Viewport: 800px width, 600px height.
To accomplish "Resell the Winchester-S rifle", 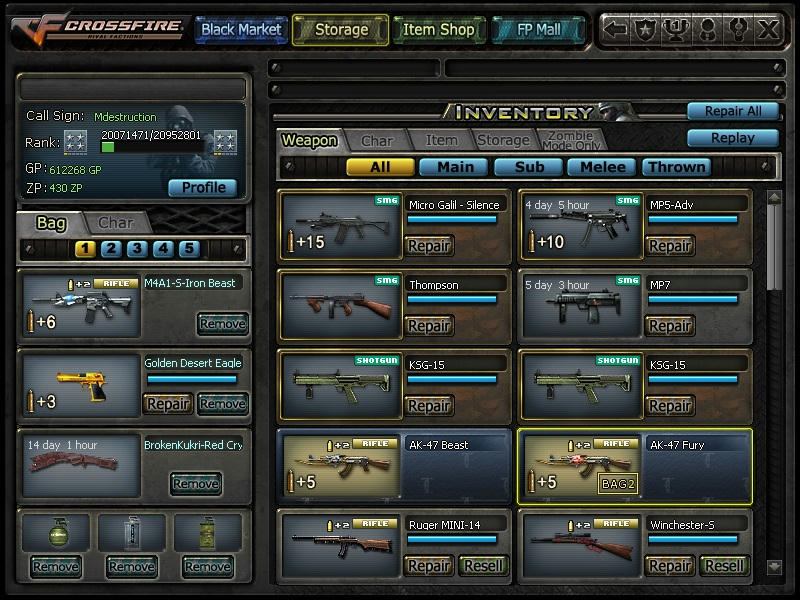I will (x=724, y=566).
